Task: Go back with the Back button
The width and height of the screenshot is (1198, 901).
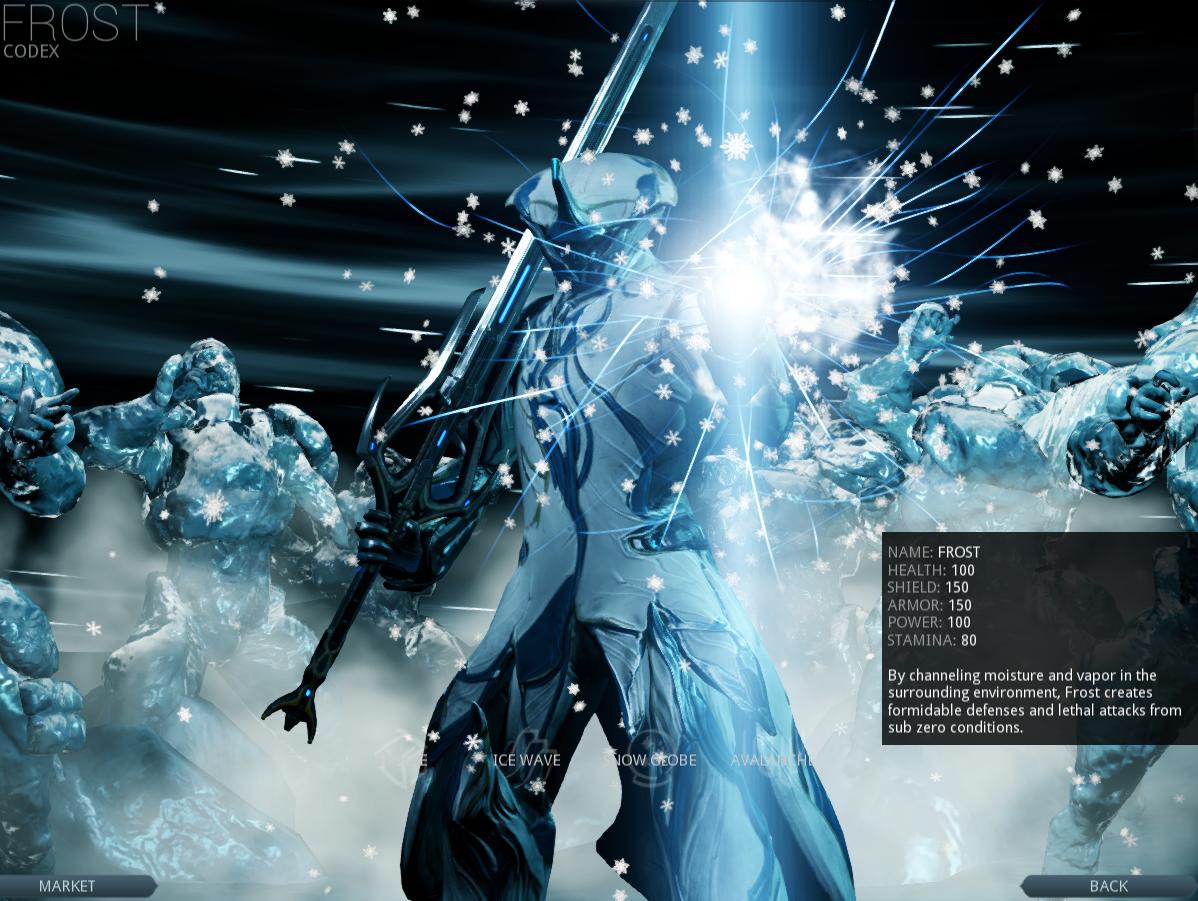Action: click(1108, 885)
